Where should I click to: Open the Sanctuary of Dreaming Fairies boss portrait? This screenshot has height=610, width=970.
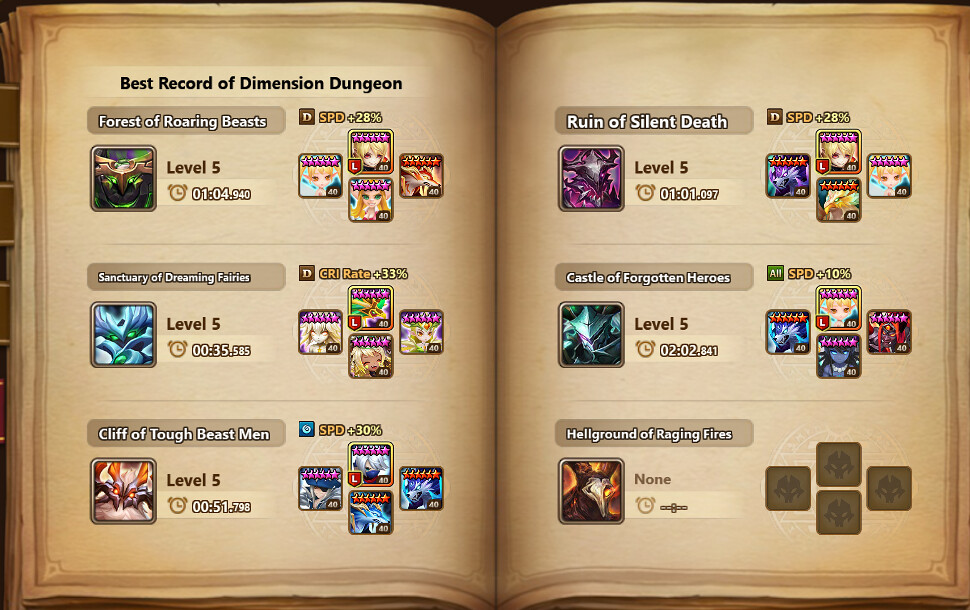point(123,335)
